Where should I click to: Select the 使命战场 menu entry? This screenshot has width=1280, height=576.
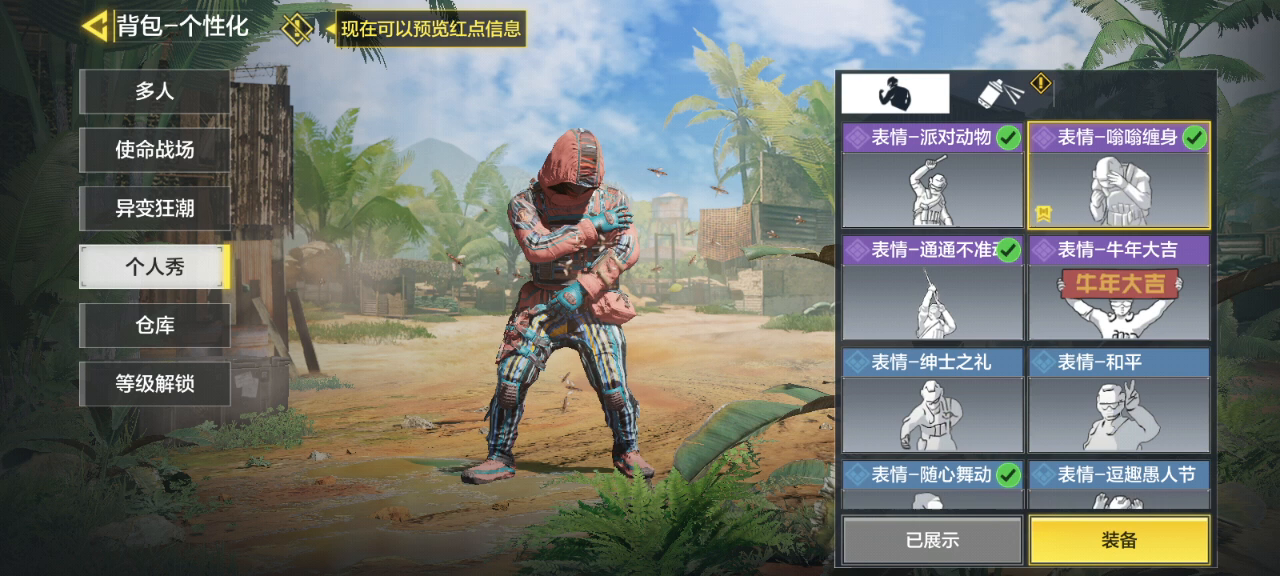155,150
